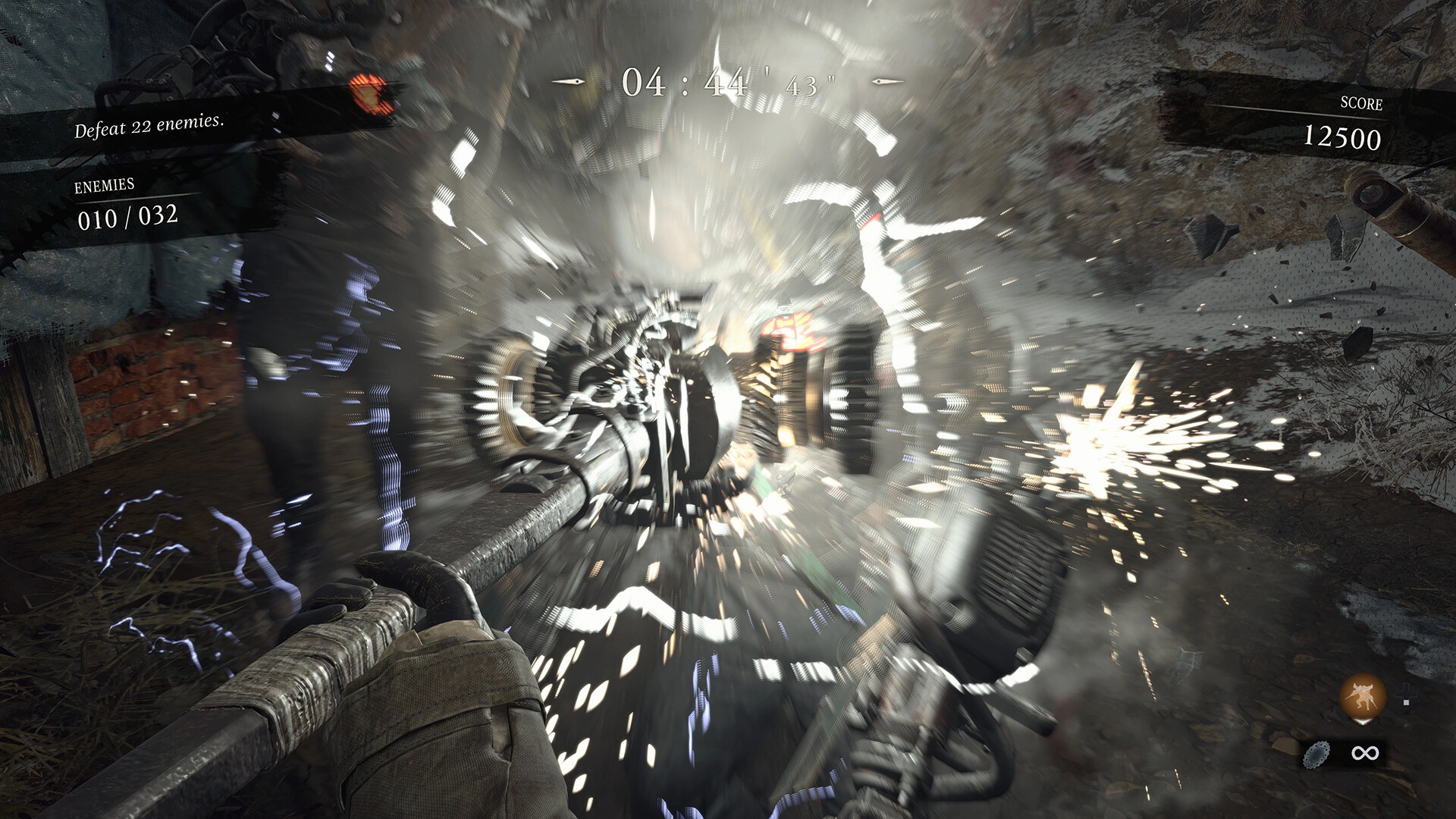The image size is (1456, 819).
Task: Expand the 010 / 032 enemy counter
Action: (128, 218)
